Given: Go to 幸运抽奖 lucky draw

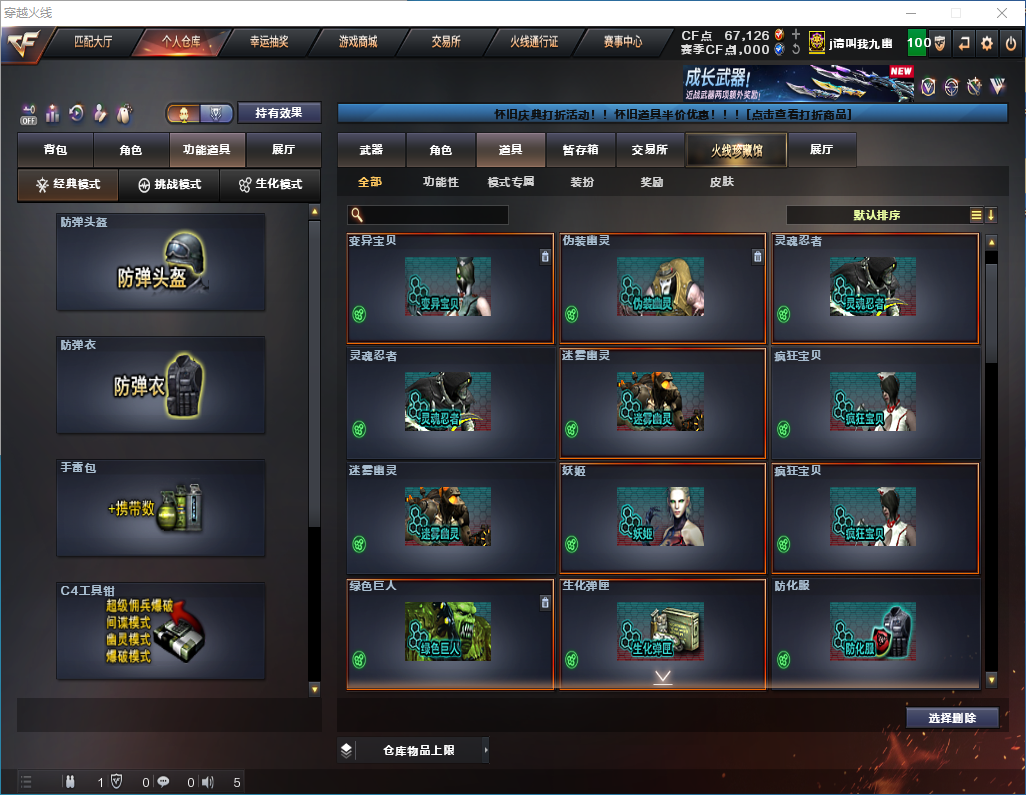Looking at the screenshot, I should [x=268, y=42].
